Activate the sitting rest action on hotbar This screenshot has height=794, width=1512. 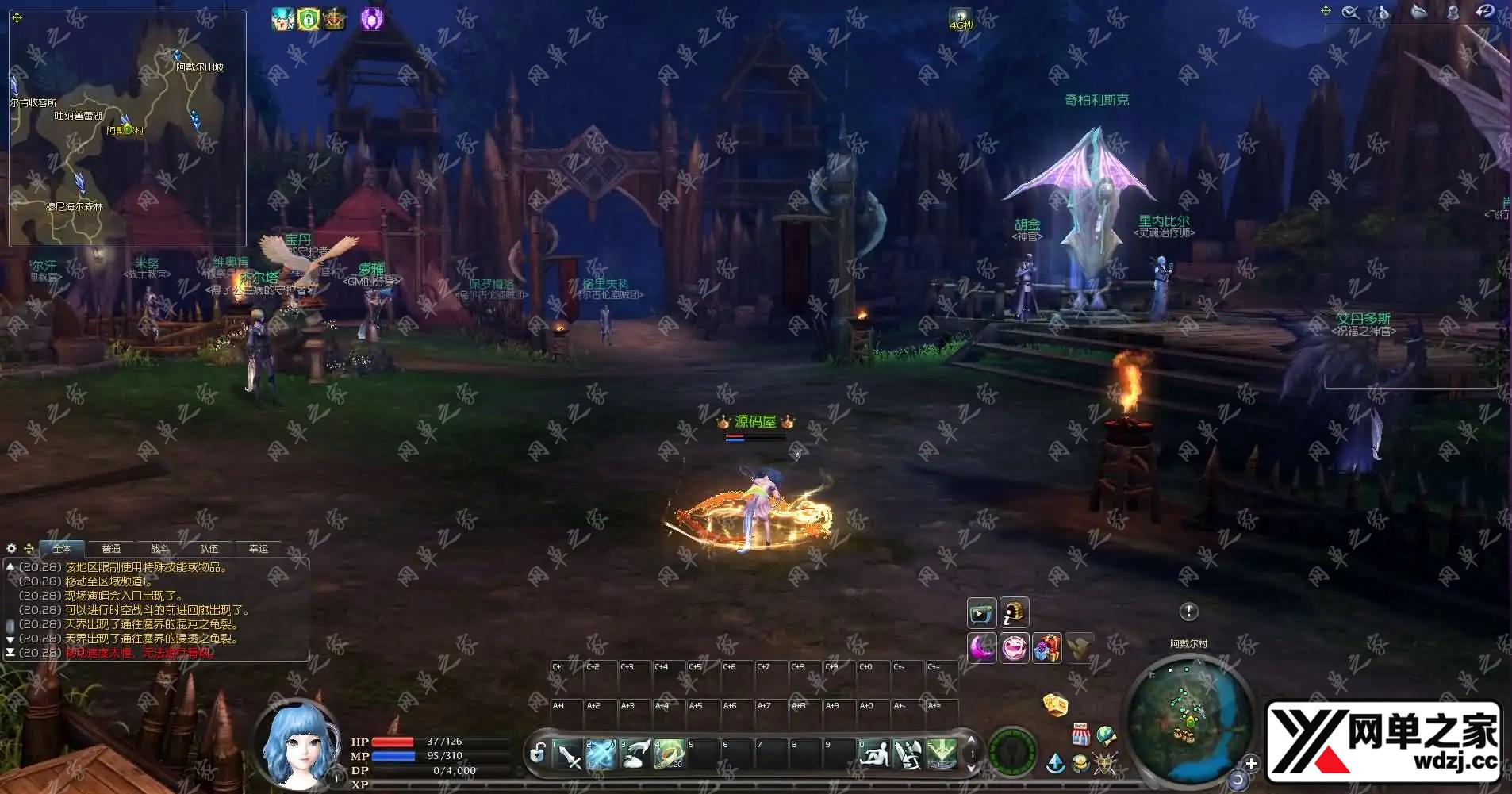873,754
